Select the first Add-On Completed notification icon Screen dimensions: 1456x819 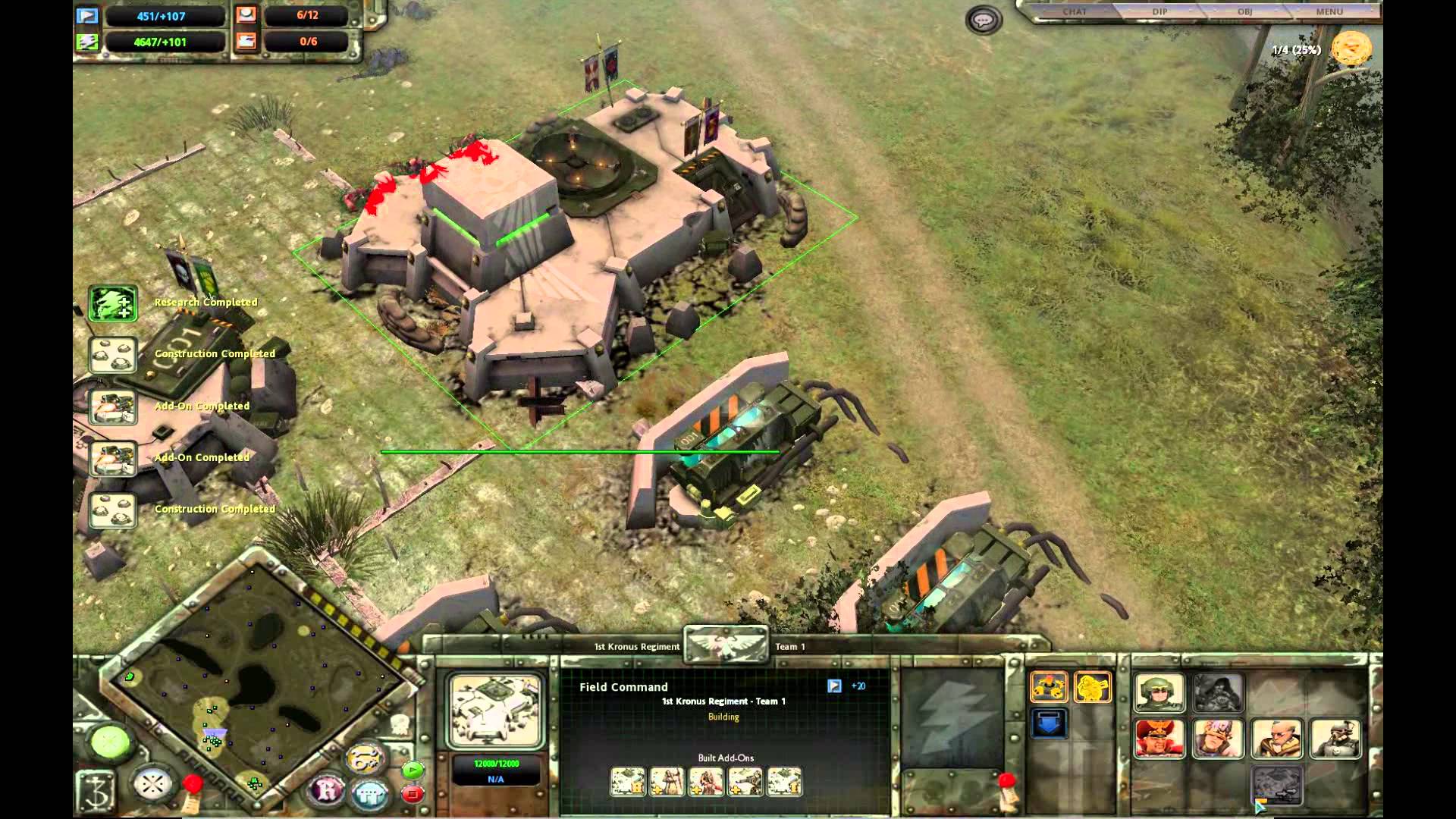coord(113,407)
